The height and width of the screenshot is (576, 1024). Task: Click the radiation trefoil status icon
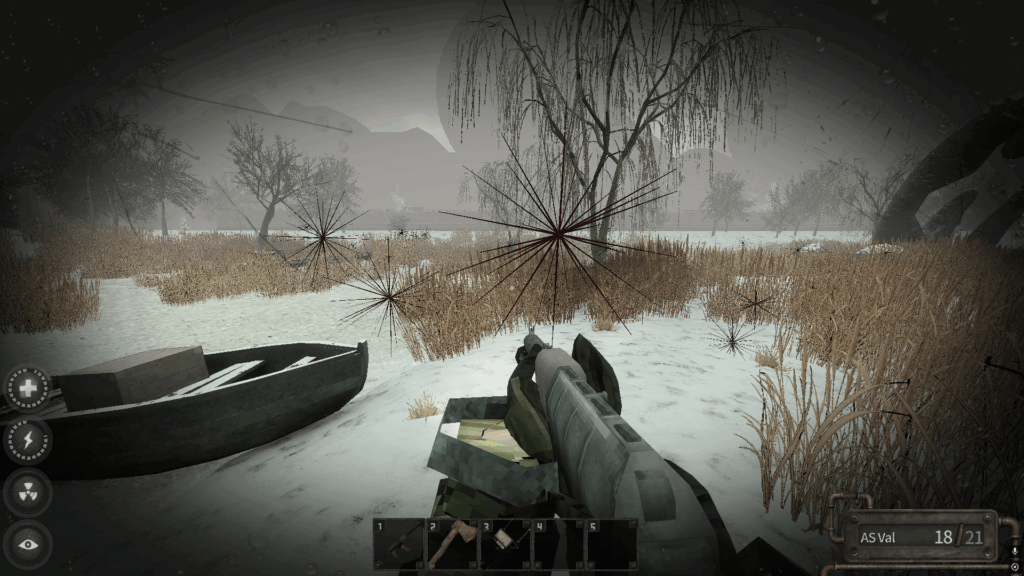pos(28,492)
